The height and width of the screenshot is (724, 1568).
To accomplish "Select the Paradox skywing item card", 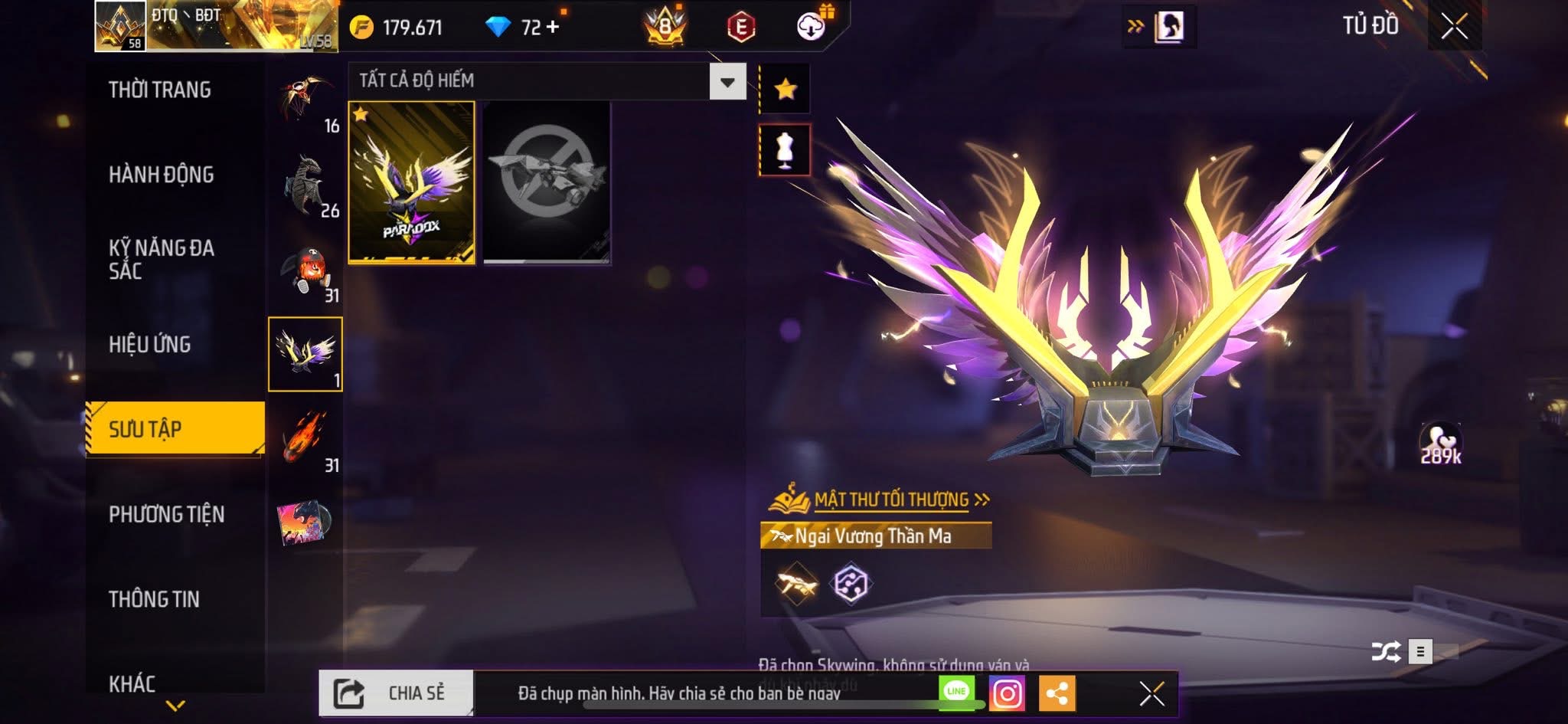I will pyautogui.click(x=412, y=182).
